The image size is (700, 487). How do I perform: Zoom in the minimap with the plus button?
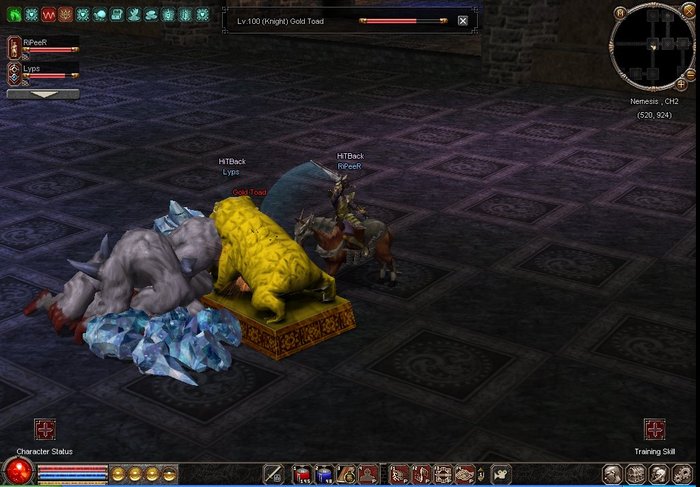click(681, 84)
